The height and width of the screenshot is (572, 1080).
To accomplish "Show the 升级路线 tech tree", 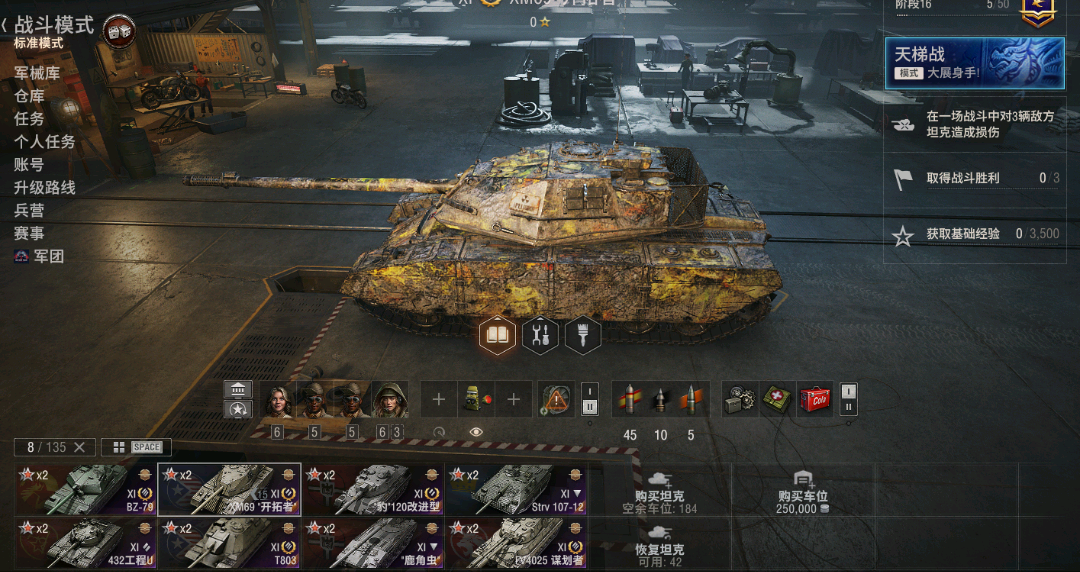I will coord(45,187).
